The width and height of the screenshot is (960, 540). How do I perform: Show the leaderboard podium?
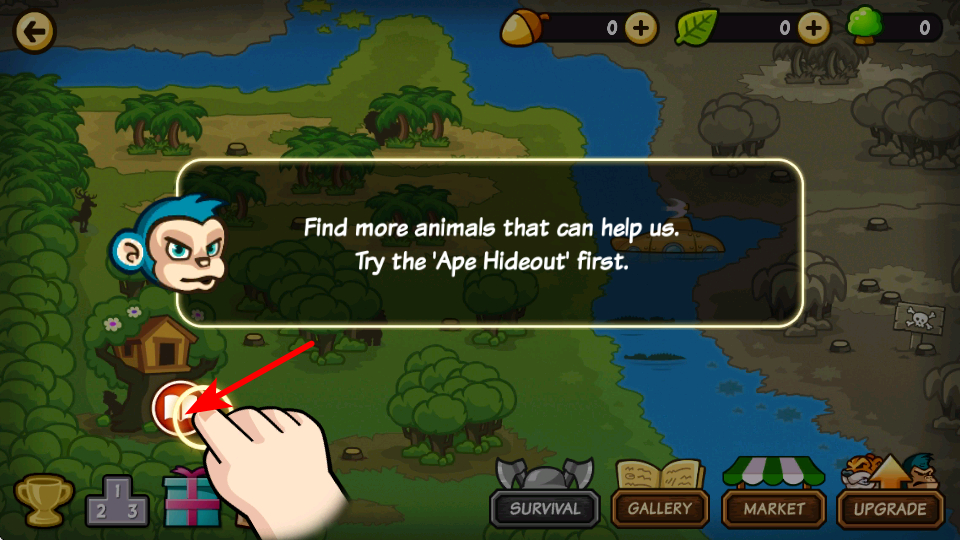[117, 500]
